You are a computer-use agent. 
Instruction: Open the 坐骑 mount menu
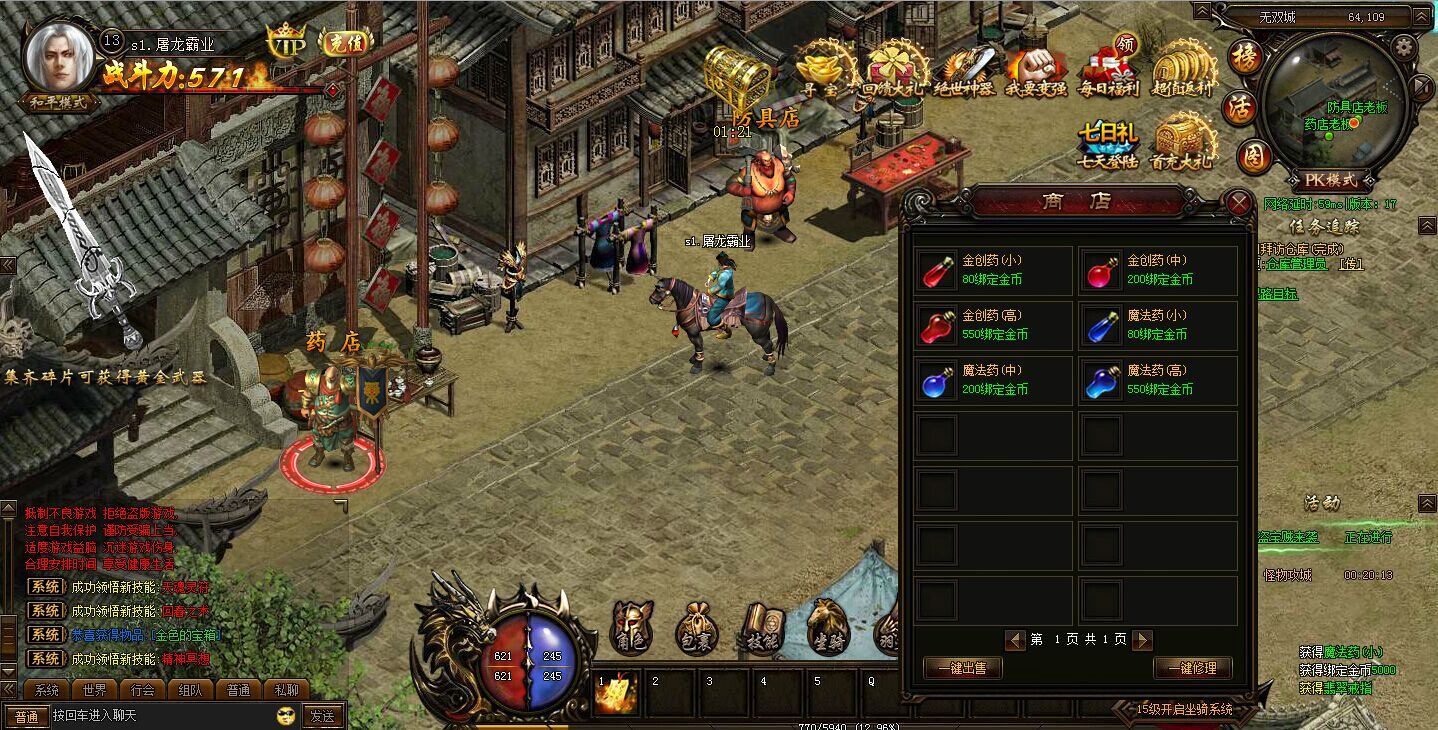point(828,629)
